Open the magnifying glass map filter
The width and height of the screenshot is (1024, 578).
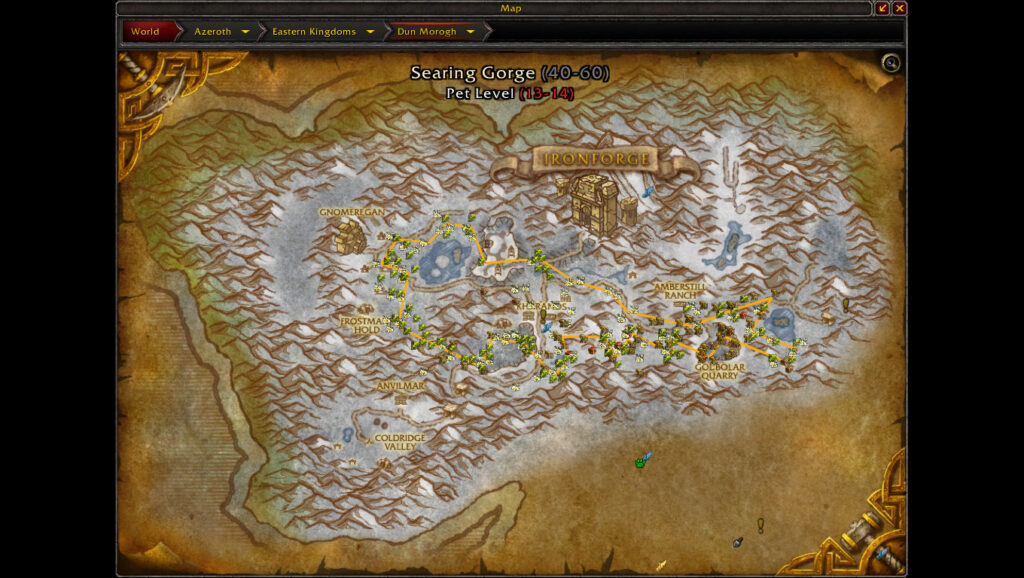[891, 64]
